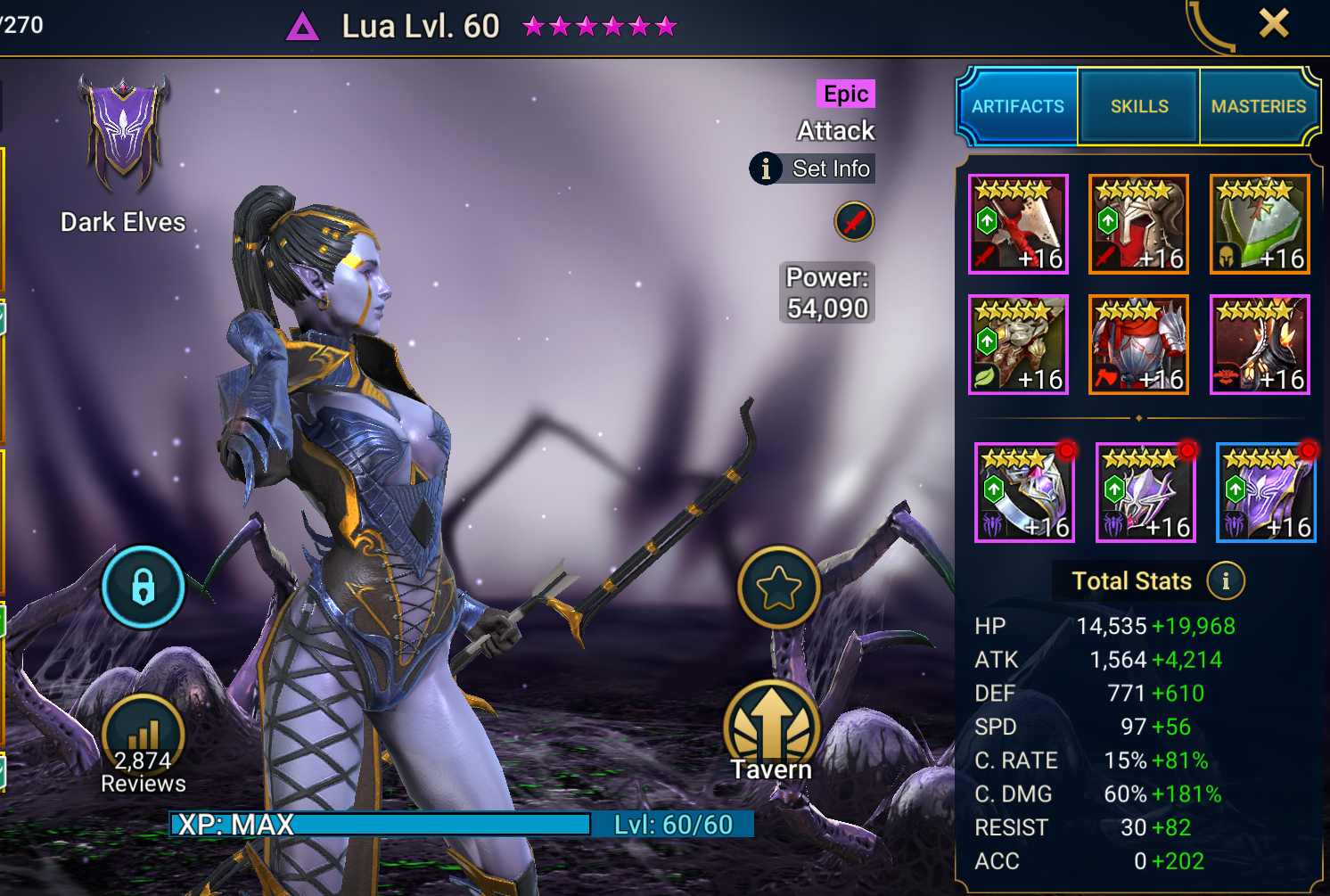Toggle the champion lock

(x=143, y=587)
